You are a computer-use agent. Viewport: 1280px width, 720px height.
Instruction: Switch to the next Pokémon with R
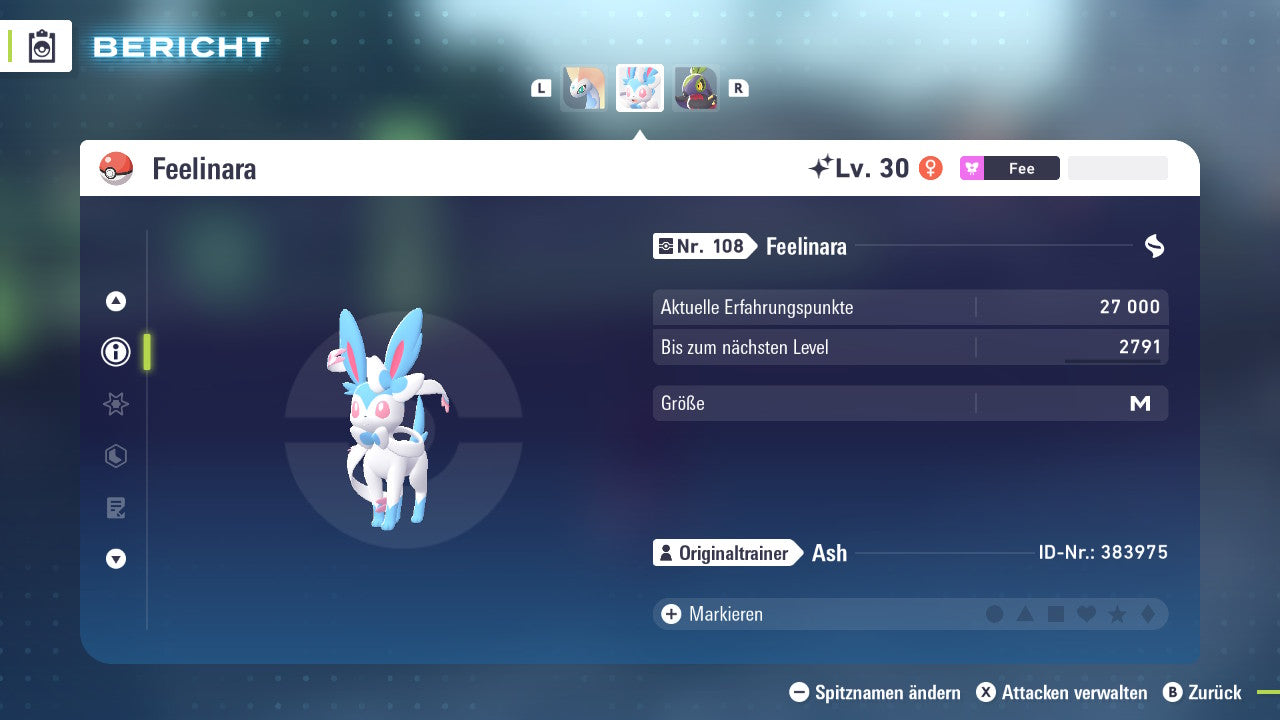click(737, 88)
